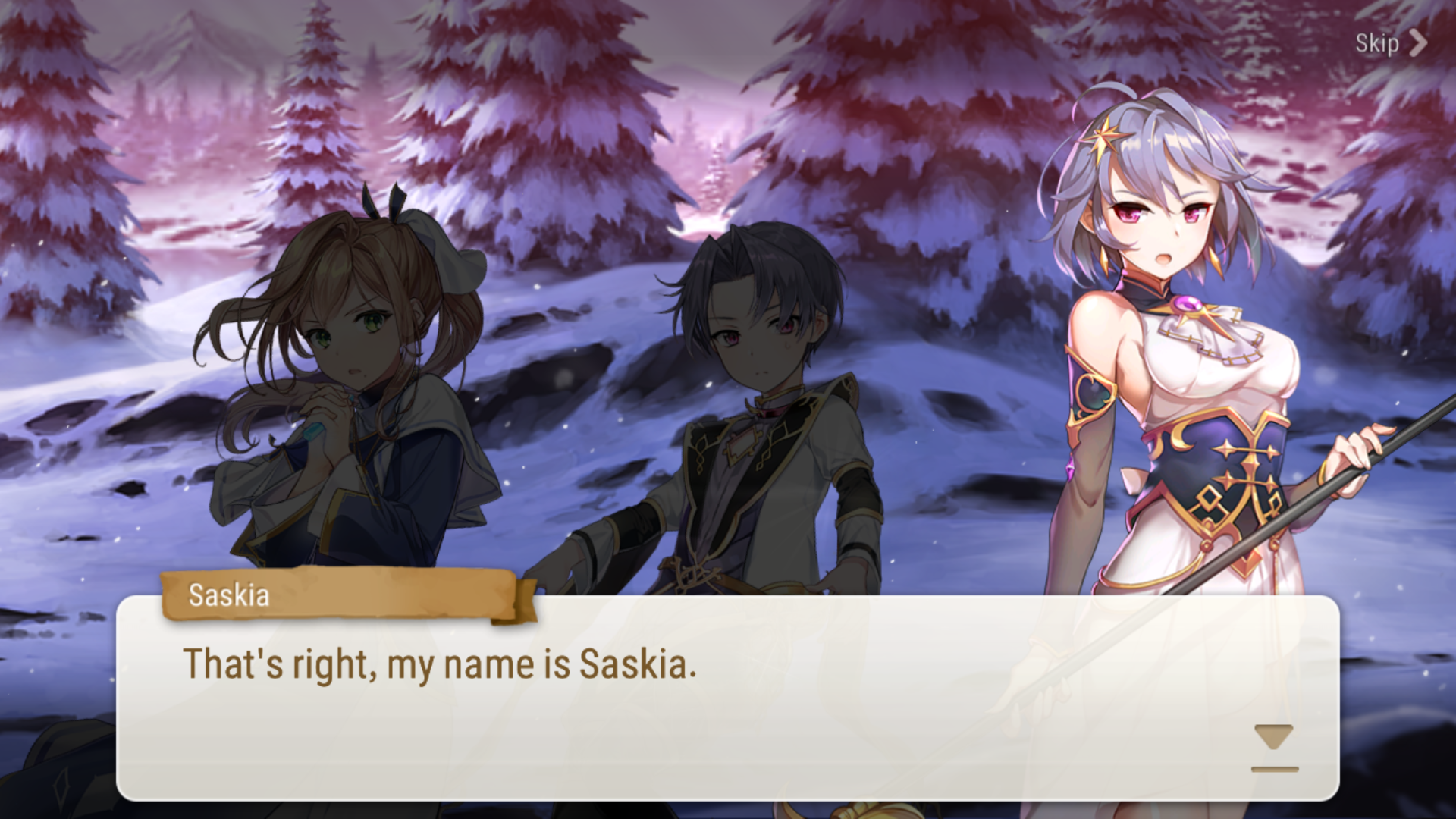Screen dimensions: 1456x819
Task: Advance the dialogue by clicking the text box
Action: 728,705
